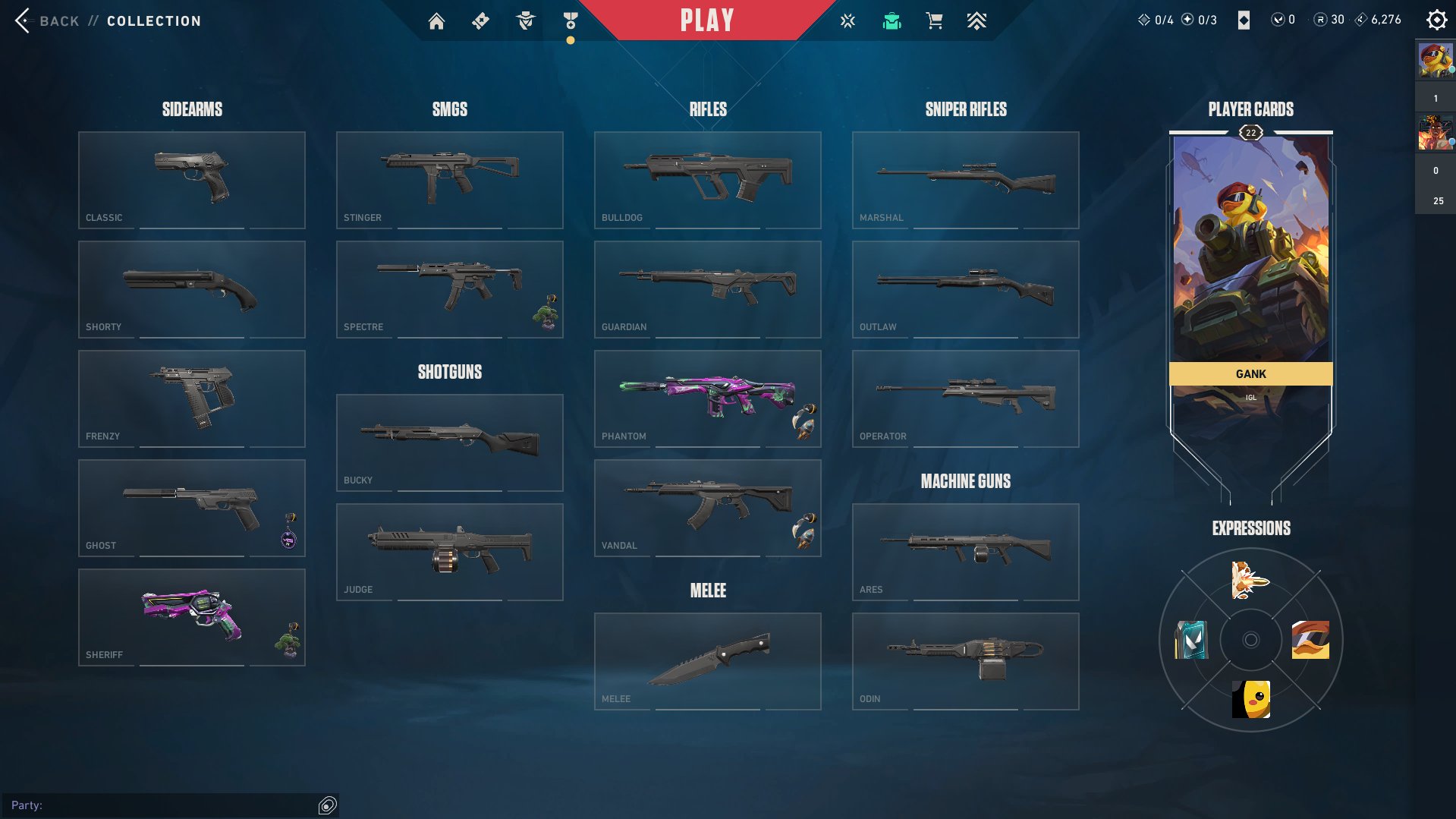
Task: View Radianite Points total
Action: [1326, 20]
